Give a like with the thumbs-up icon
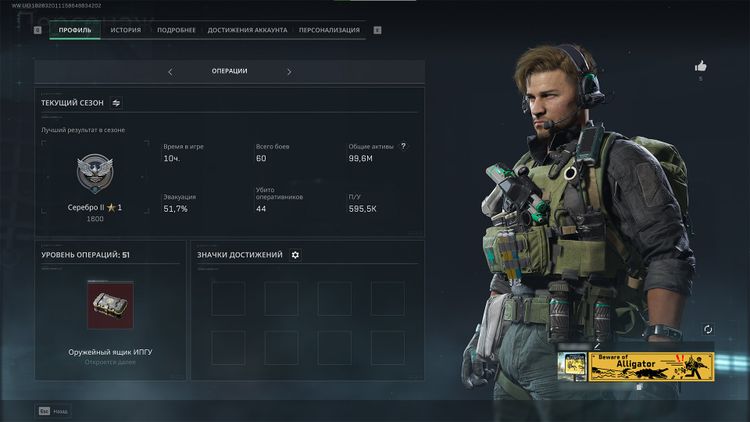The image size is (750, 422). click(x=700, y=66)
